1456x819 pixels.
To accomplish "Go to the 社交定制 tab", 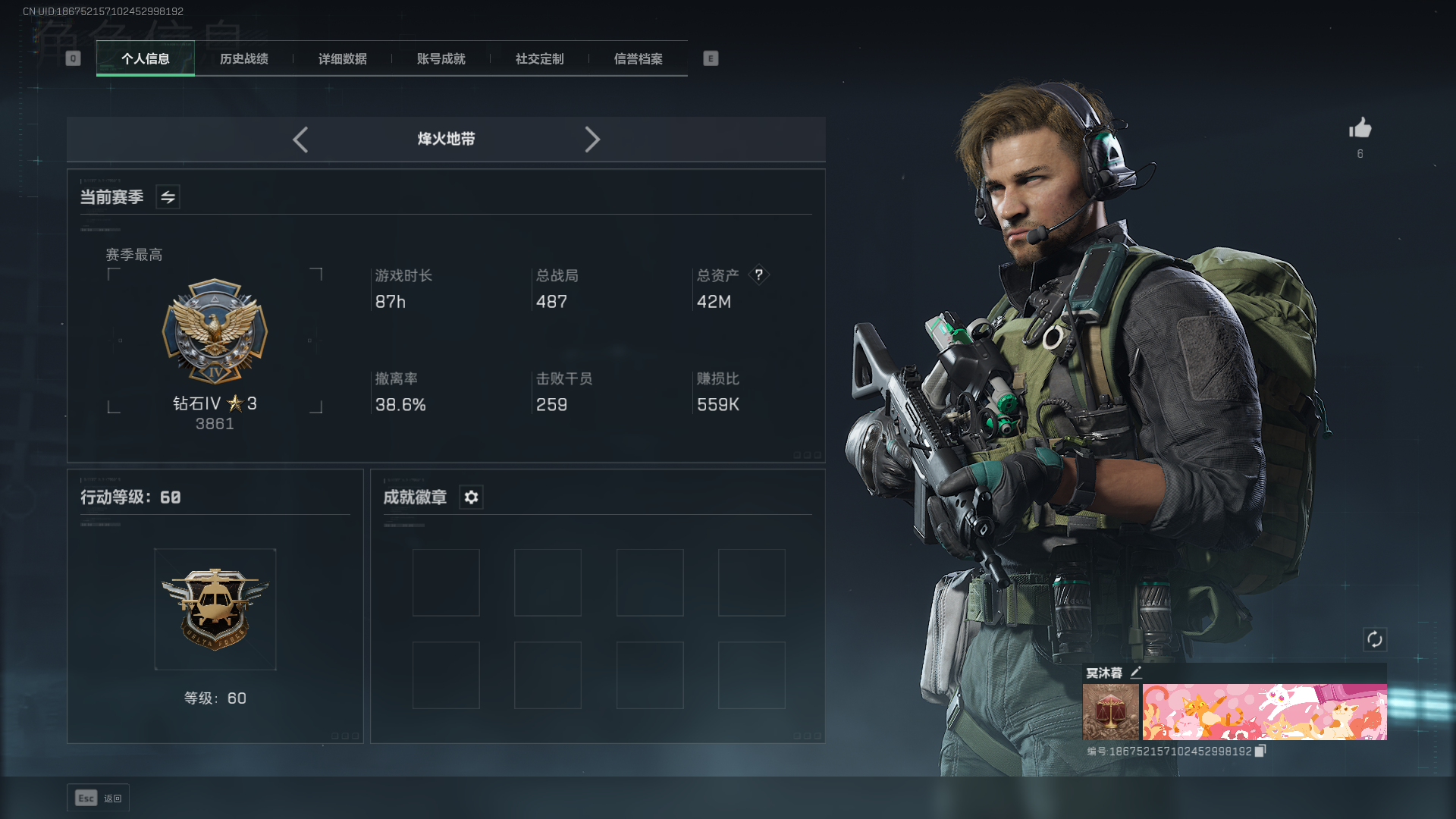I will click(540, 59).
